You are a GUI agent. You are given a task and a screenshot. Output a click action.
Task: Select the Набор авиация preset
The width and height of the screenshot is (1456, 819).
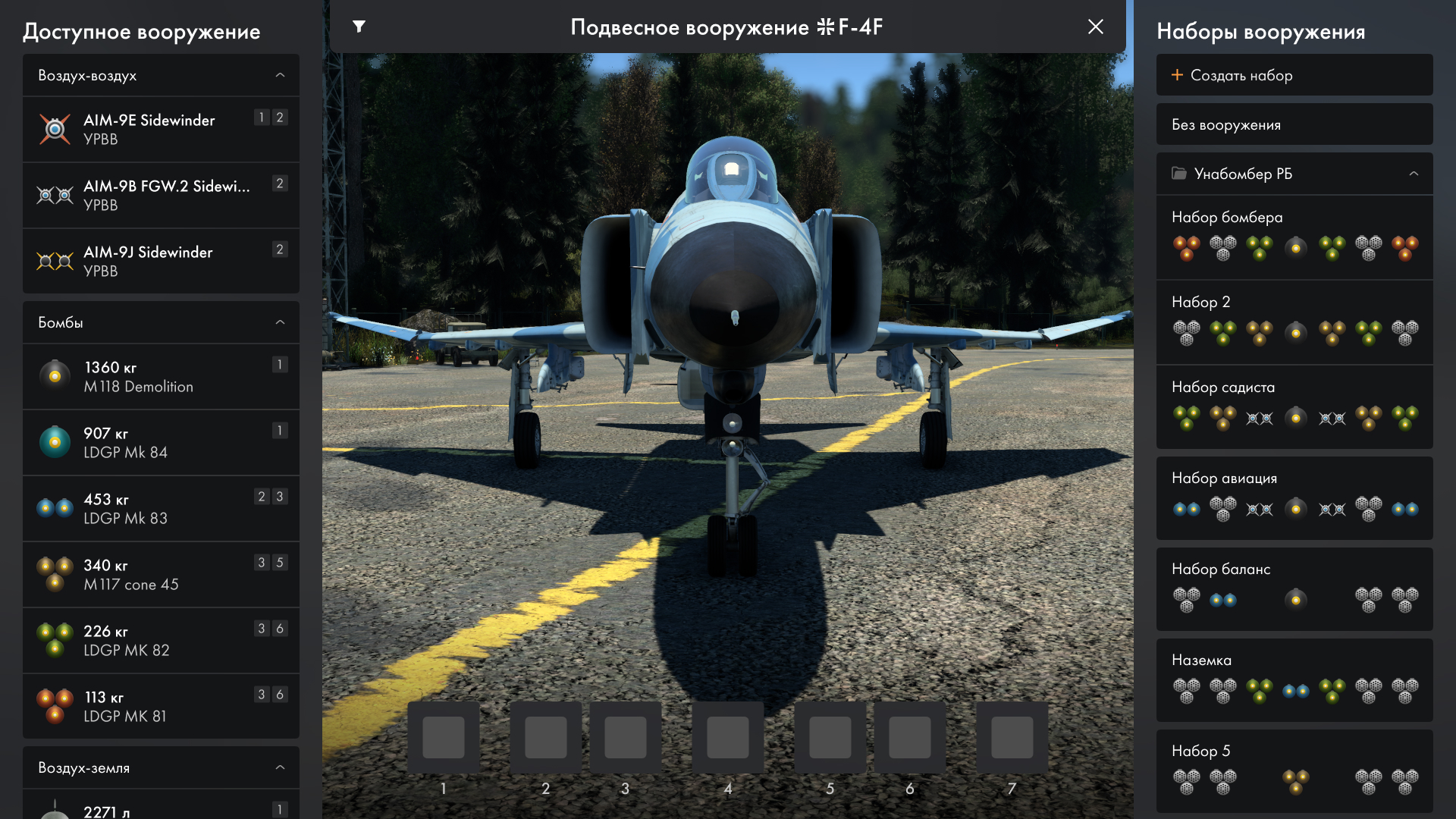click(x=1294, y=494)
